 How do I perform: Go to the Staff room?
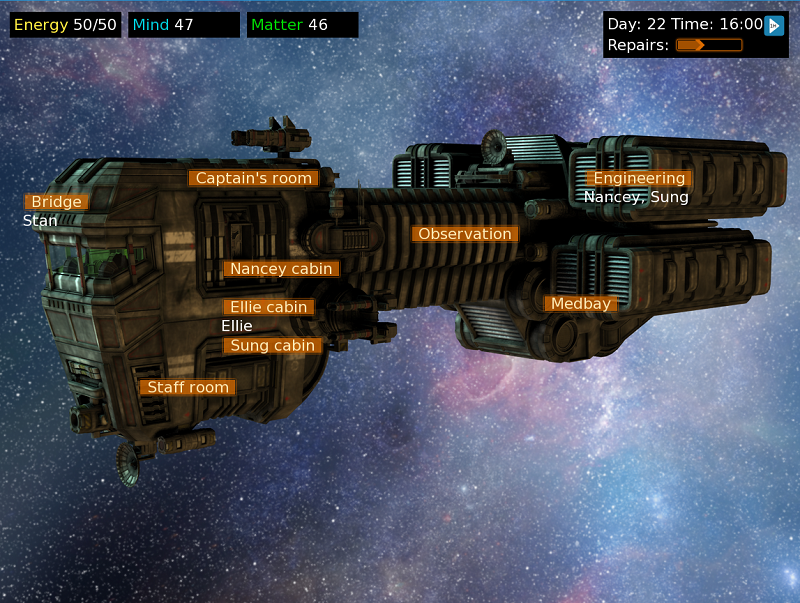point(188,387)
